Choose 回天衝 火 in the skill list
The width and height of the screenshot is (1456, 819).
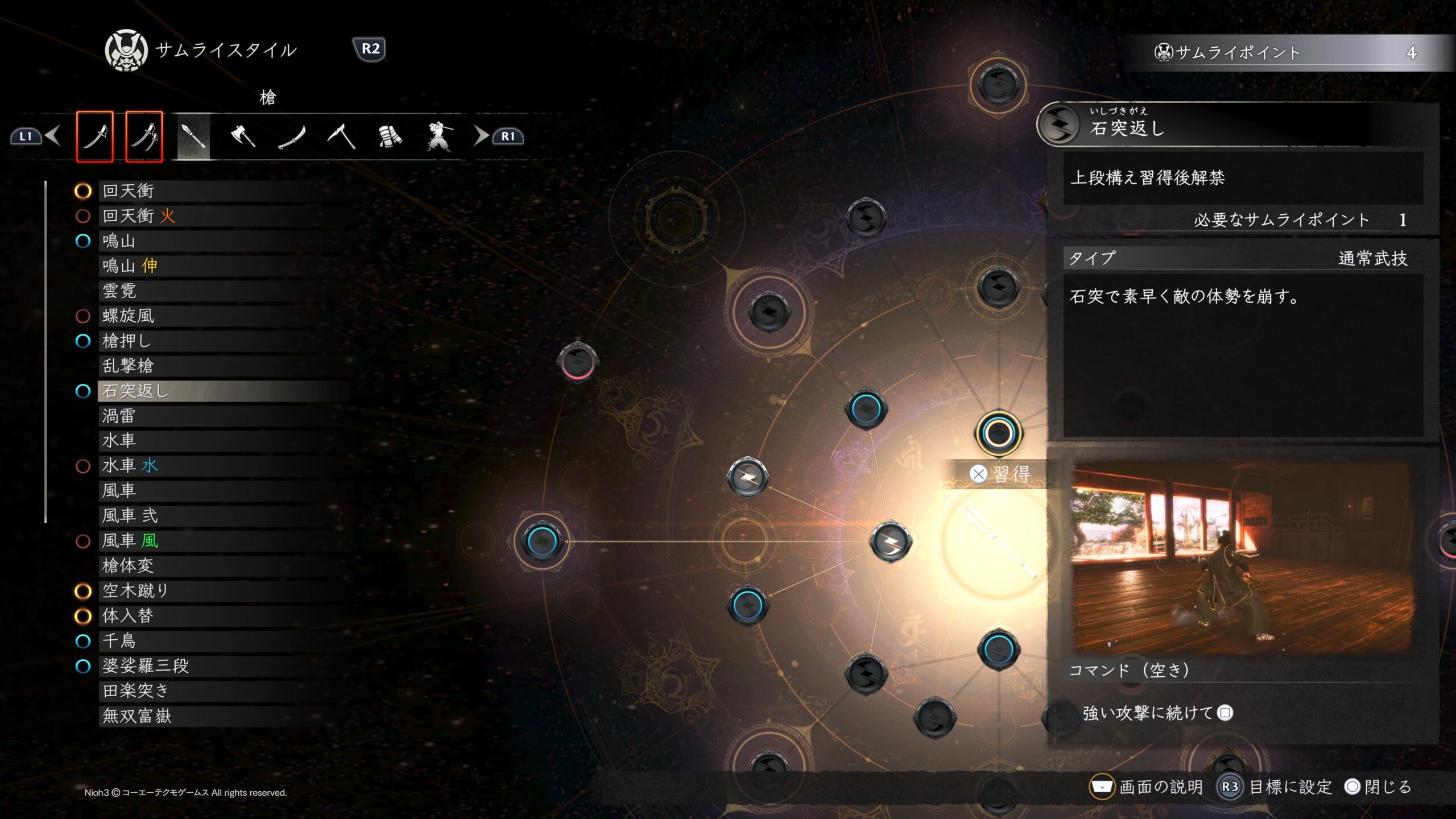pos(139,216)
